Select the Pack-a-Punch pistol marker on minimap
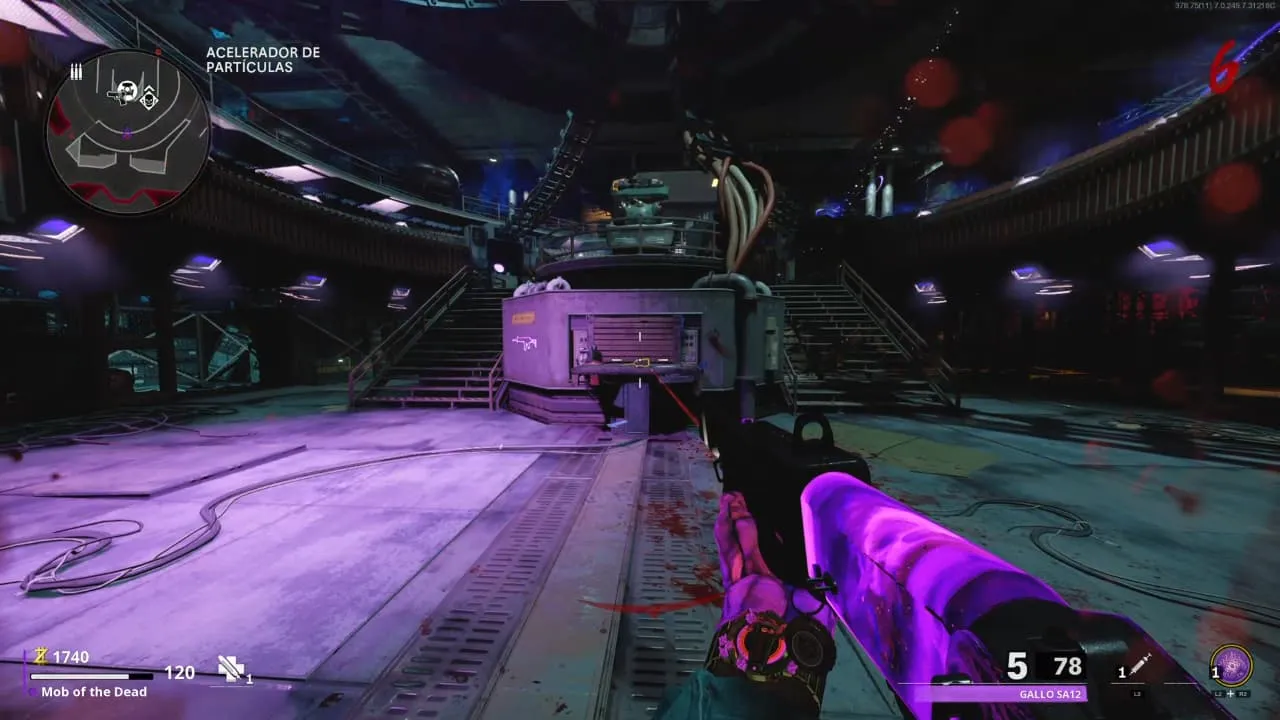1280x720 pixels. click(125, 92)
